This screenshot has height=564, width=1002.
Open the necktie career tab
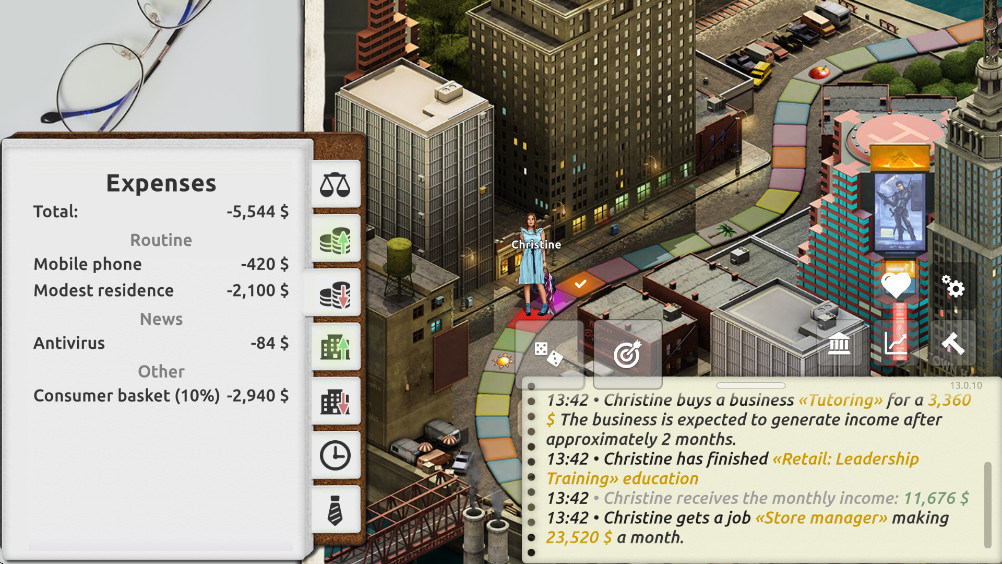(x=335, y=510)
